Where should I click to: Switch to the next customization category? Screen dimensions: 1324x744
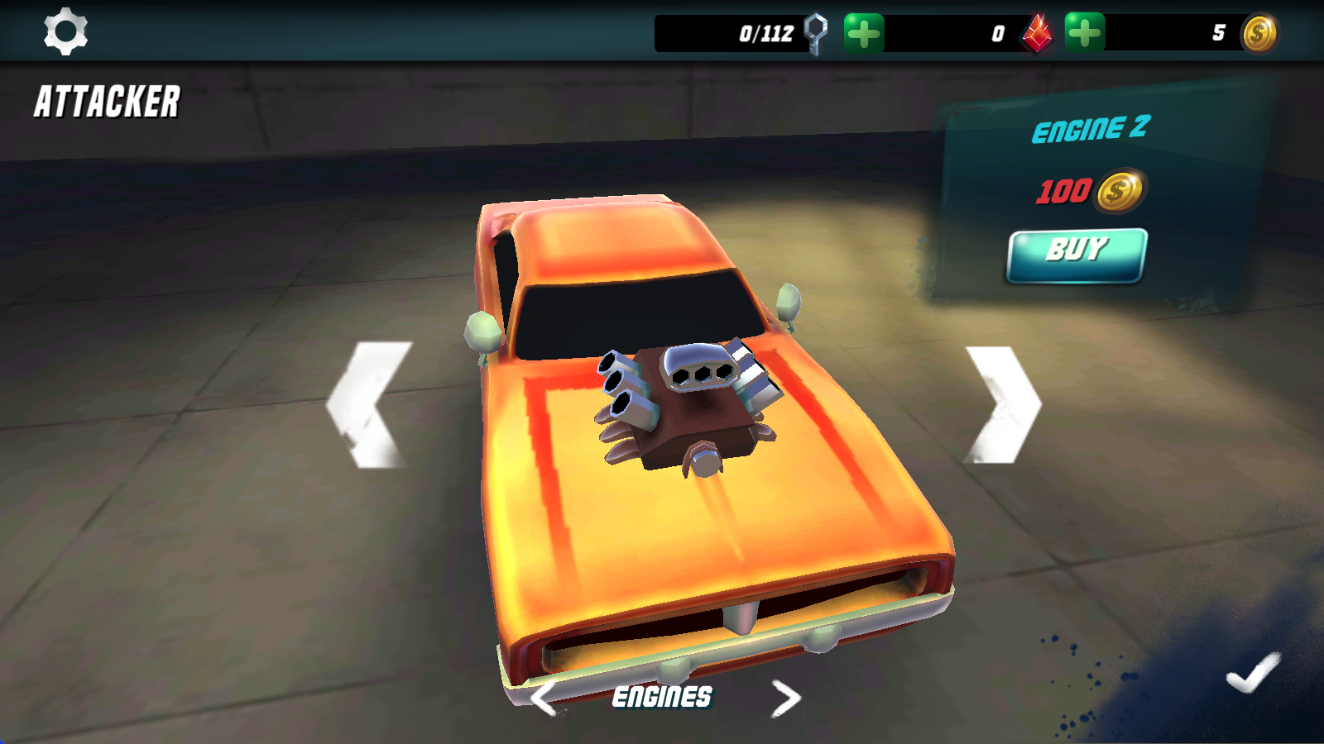coord(786,697)
